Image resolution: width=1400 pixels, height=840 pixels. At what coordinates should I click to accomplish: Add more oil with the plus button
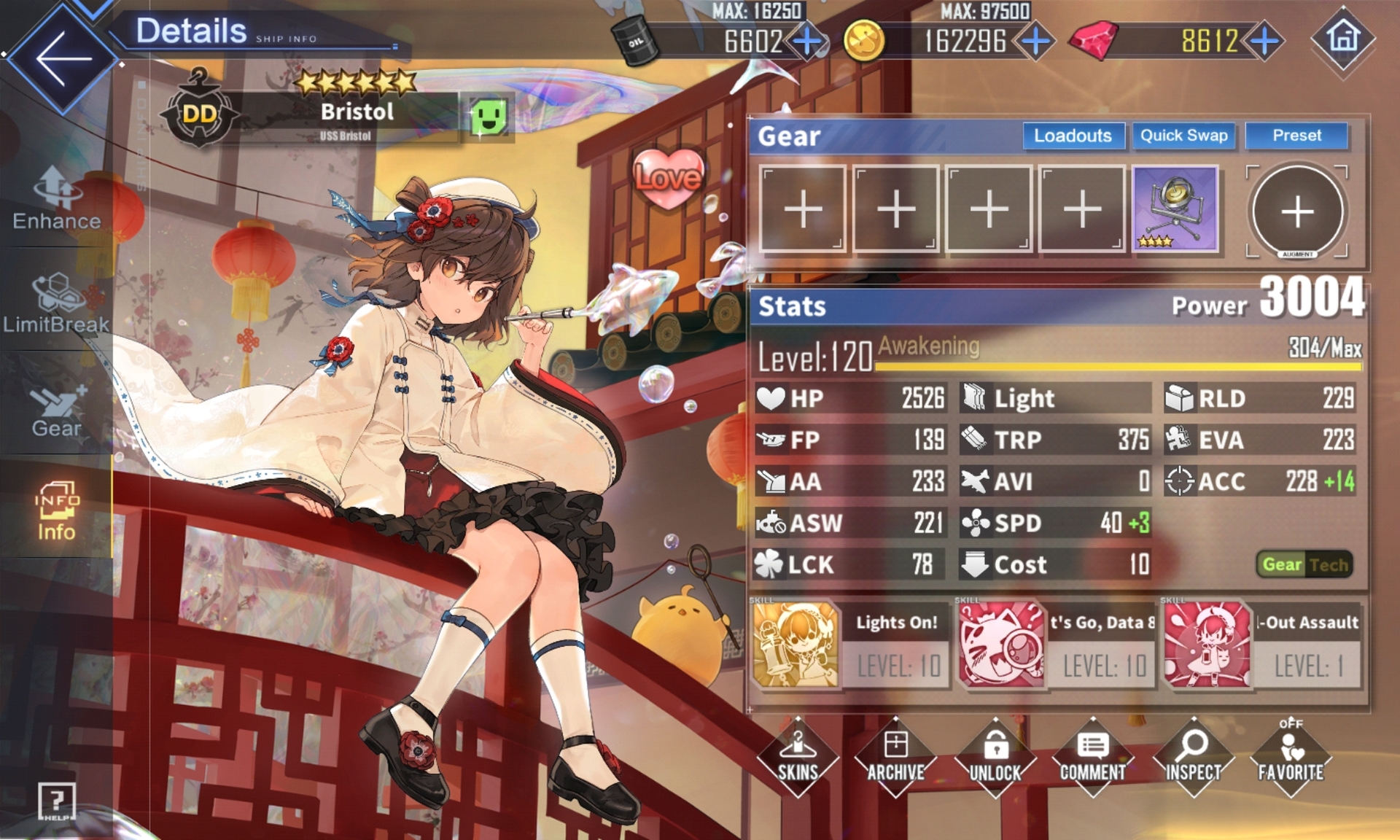[x=807, y=42]
